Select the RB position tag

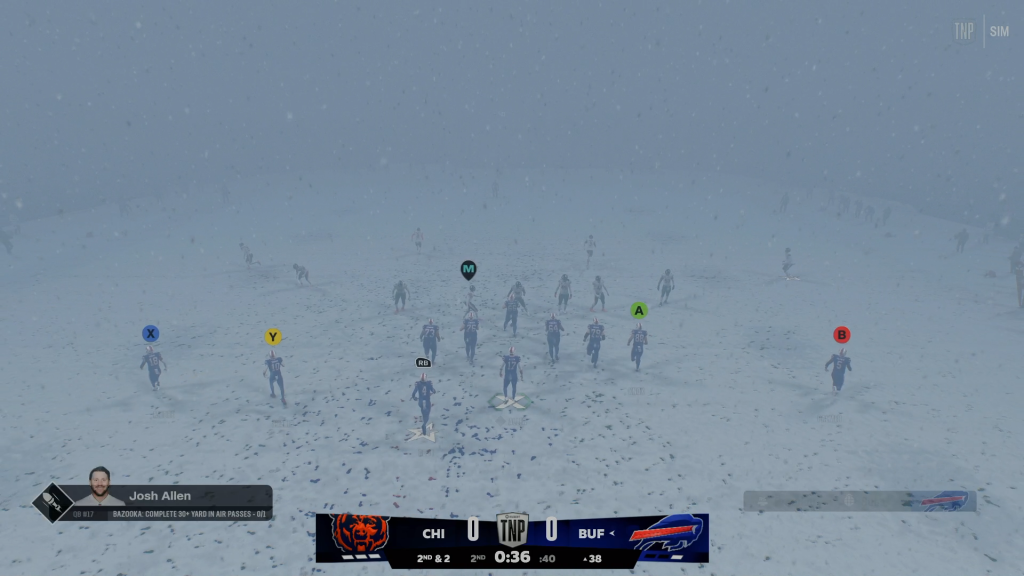point(423,362)
